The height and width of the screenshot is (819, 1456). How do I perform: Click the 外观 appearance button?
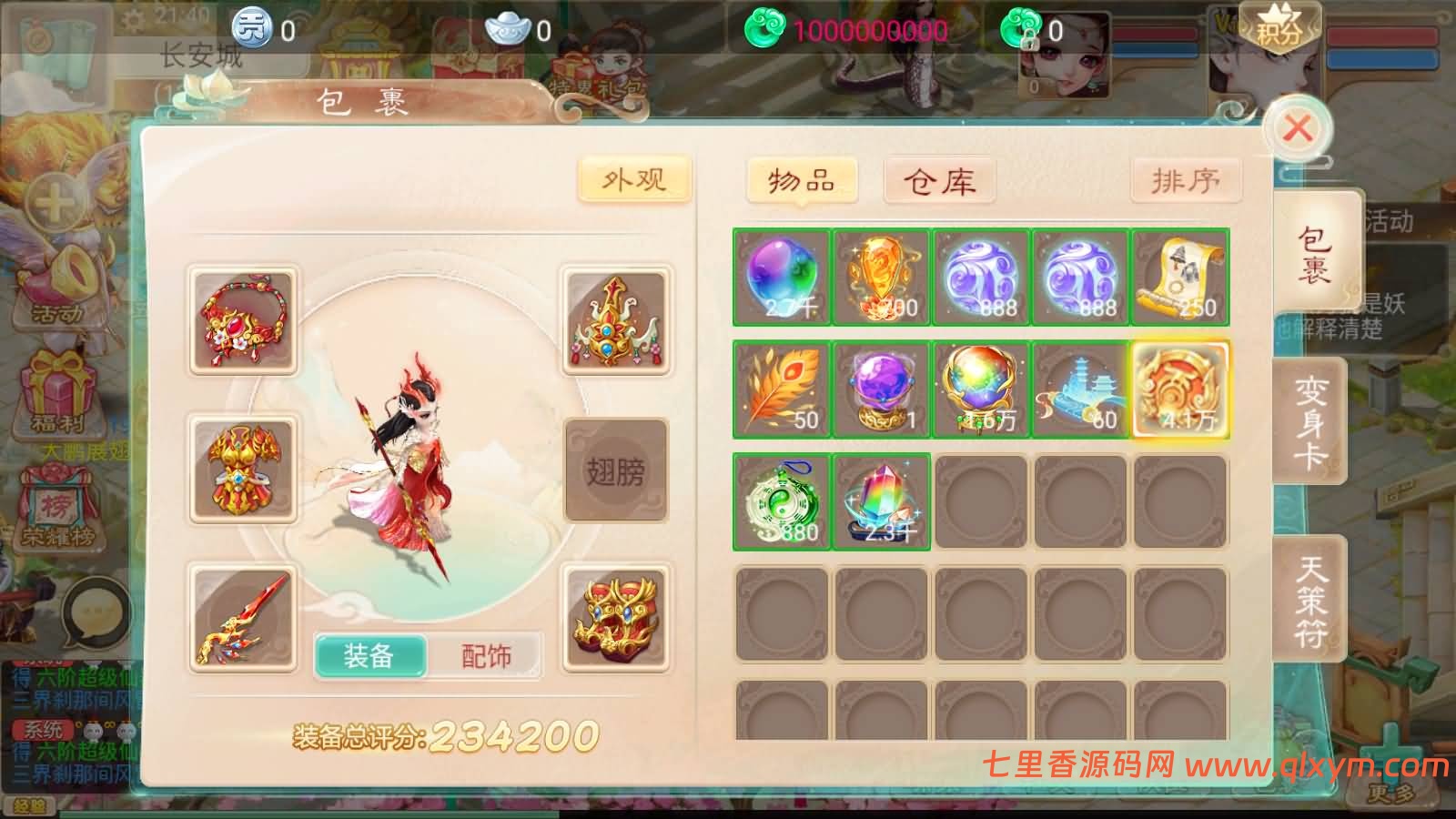634,178
